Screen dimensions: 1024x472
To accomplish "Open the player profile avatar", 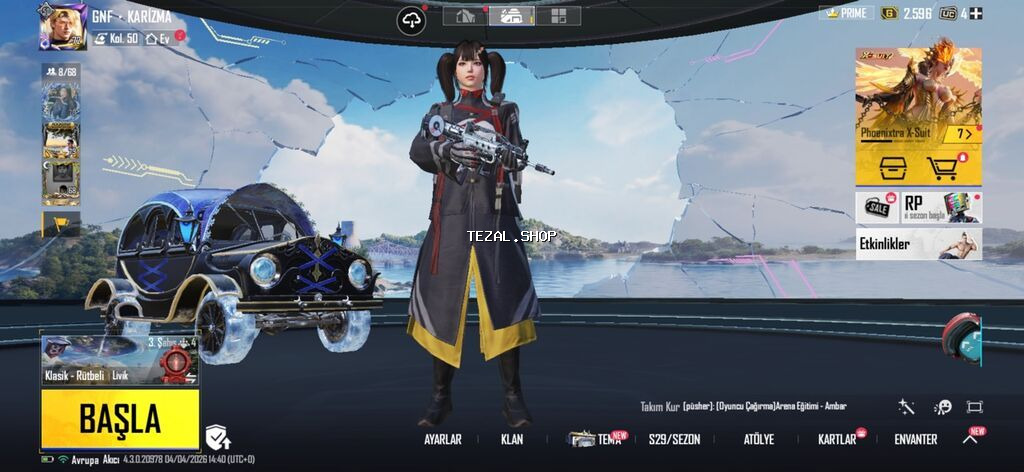I will 62,26.
